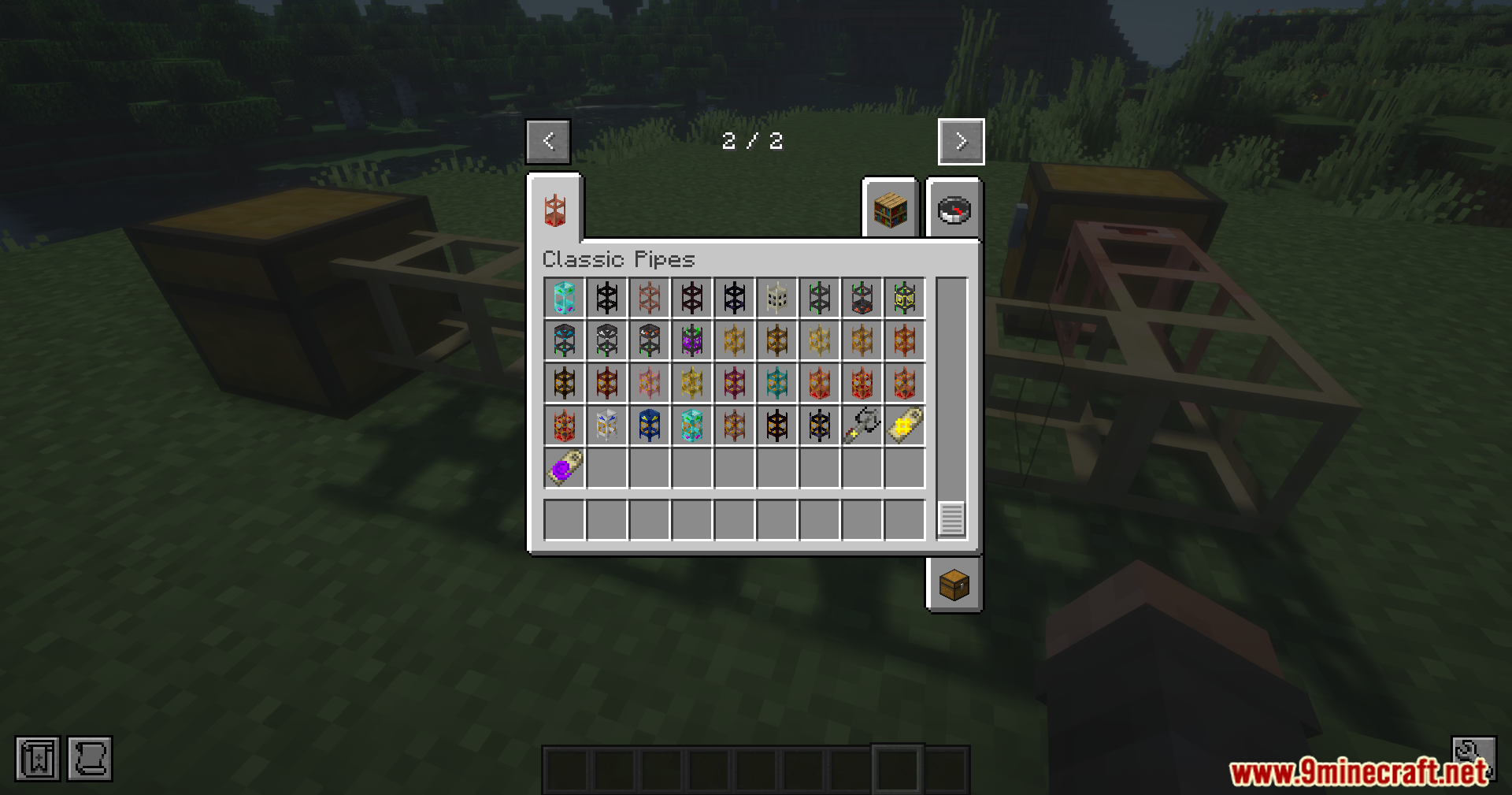The width and height of the screenshot is (1512, 795).
Task: Go to the next page with the right arrow
Action: [961, 141]
